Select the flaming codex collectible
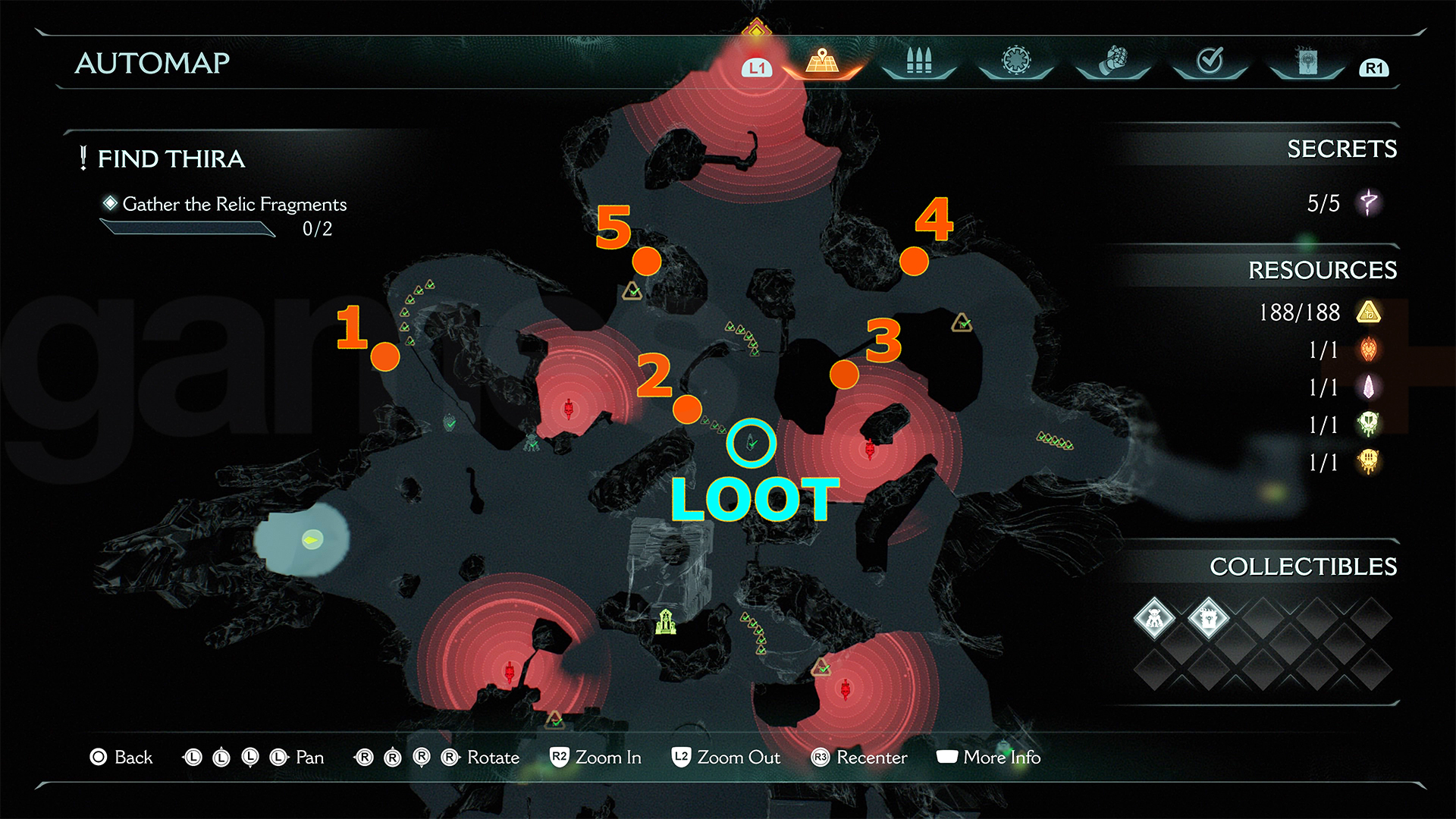This screenshot has width=1456, height=819. pyautogui.click(x=1208, y=618)
